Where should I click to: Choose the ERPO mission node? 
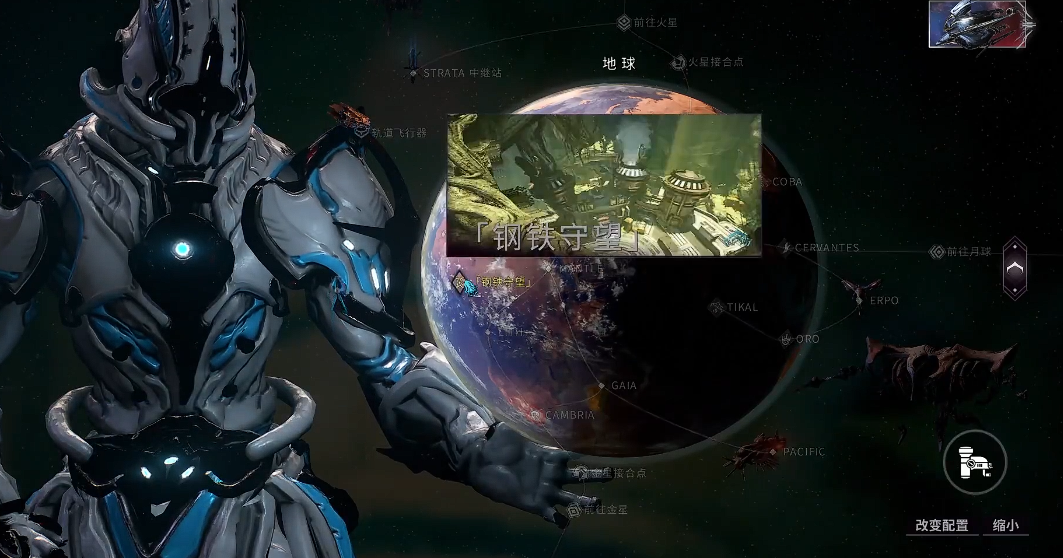(860, 300)
